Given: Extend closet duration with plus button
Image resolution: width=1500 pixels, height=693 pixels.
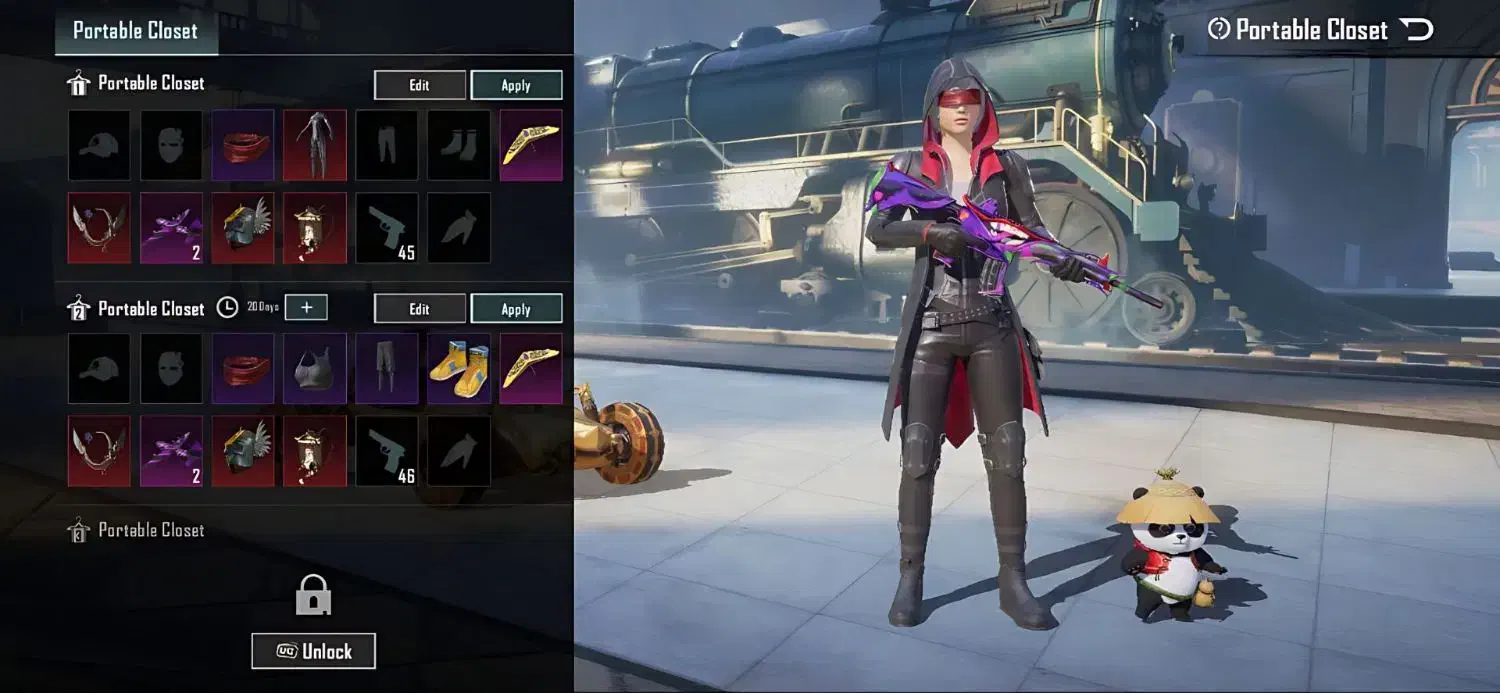Looking at the screenshot, I should tap(306, 308).
